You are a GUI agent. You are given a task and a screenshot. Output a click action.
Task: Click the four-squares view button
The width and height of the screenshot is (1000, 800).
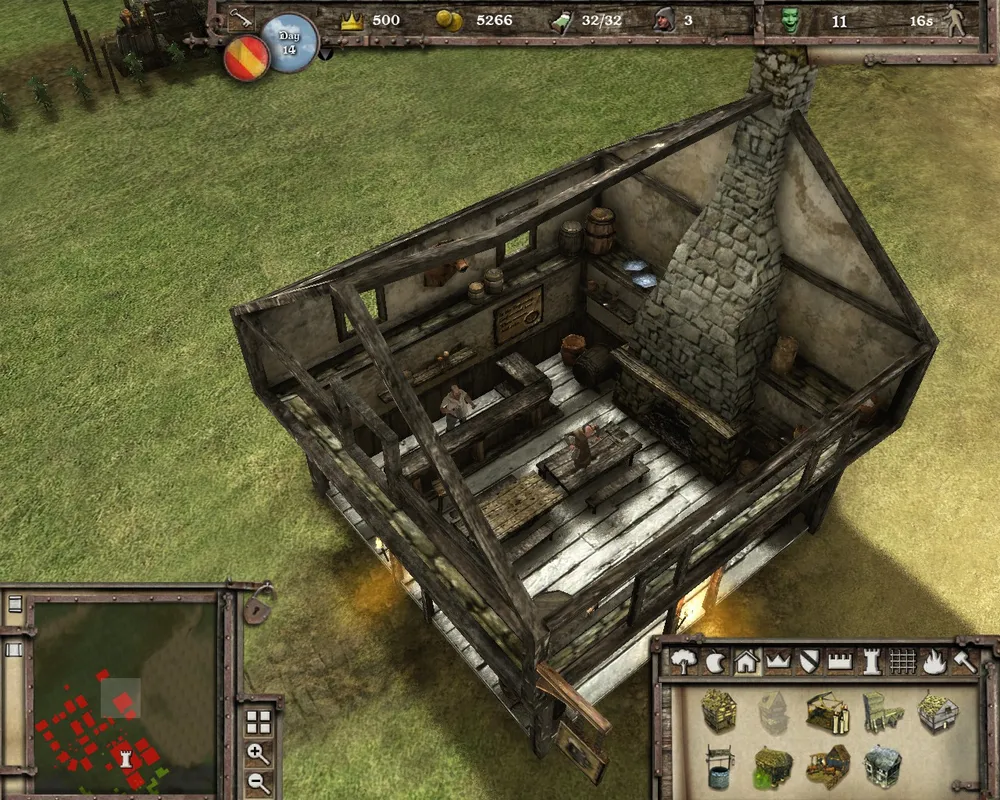tap(258, 721)
